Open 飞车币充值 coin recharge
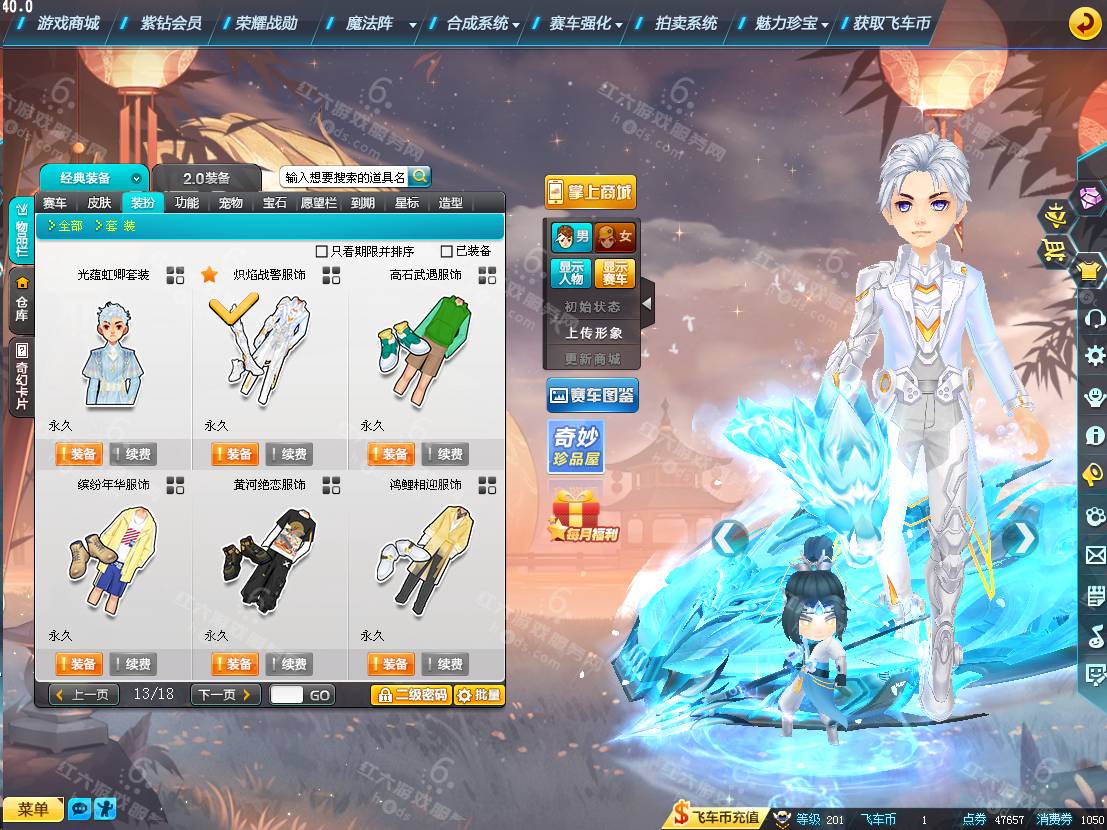Screen dimensions: 1107x830 pyautogui.click(x=716, y=817)
